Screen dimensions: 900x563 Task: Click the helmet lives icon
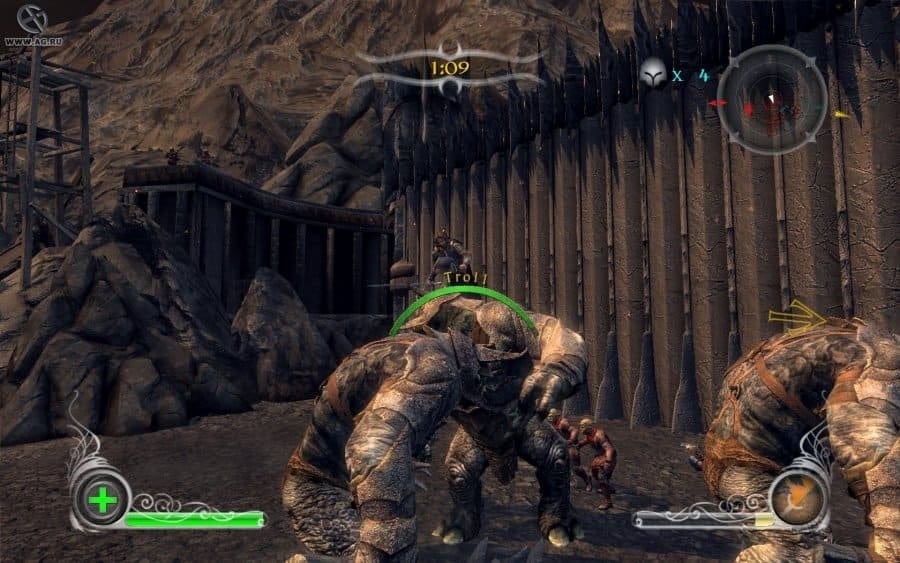click(x=653, y=73)
